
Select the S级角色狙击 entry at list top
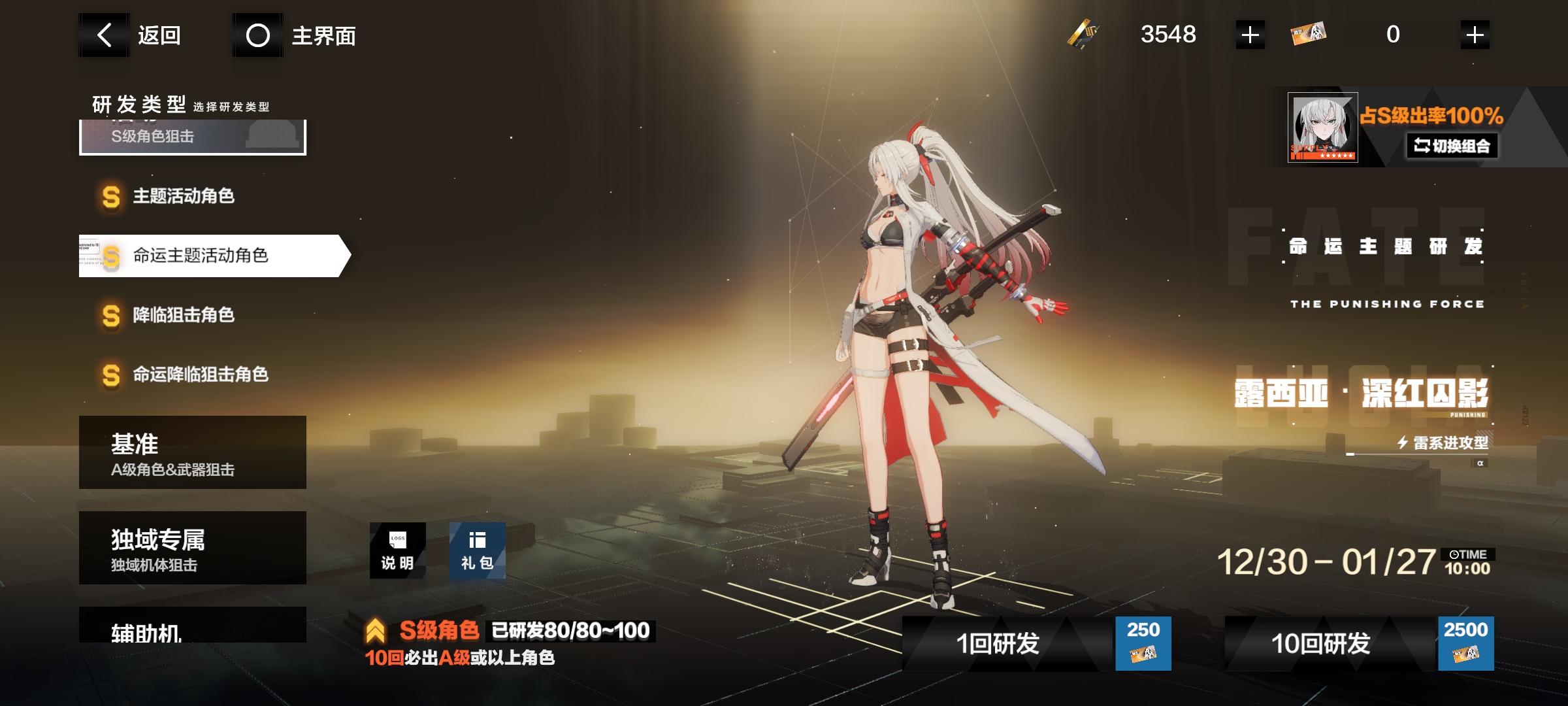(189, 139)
